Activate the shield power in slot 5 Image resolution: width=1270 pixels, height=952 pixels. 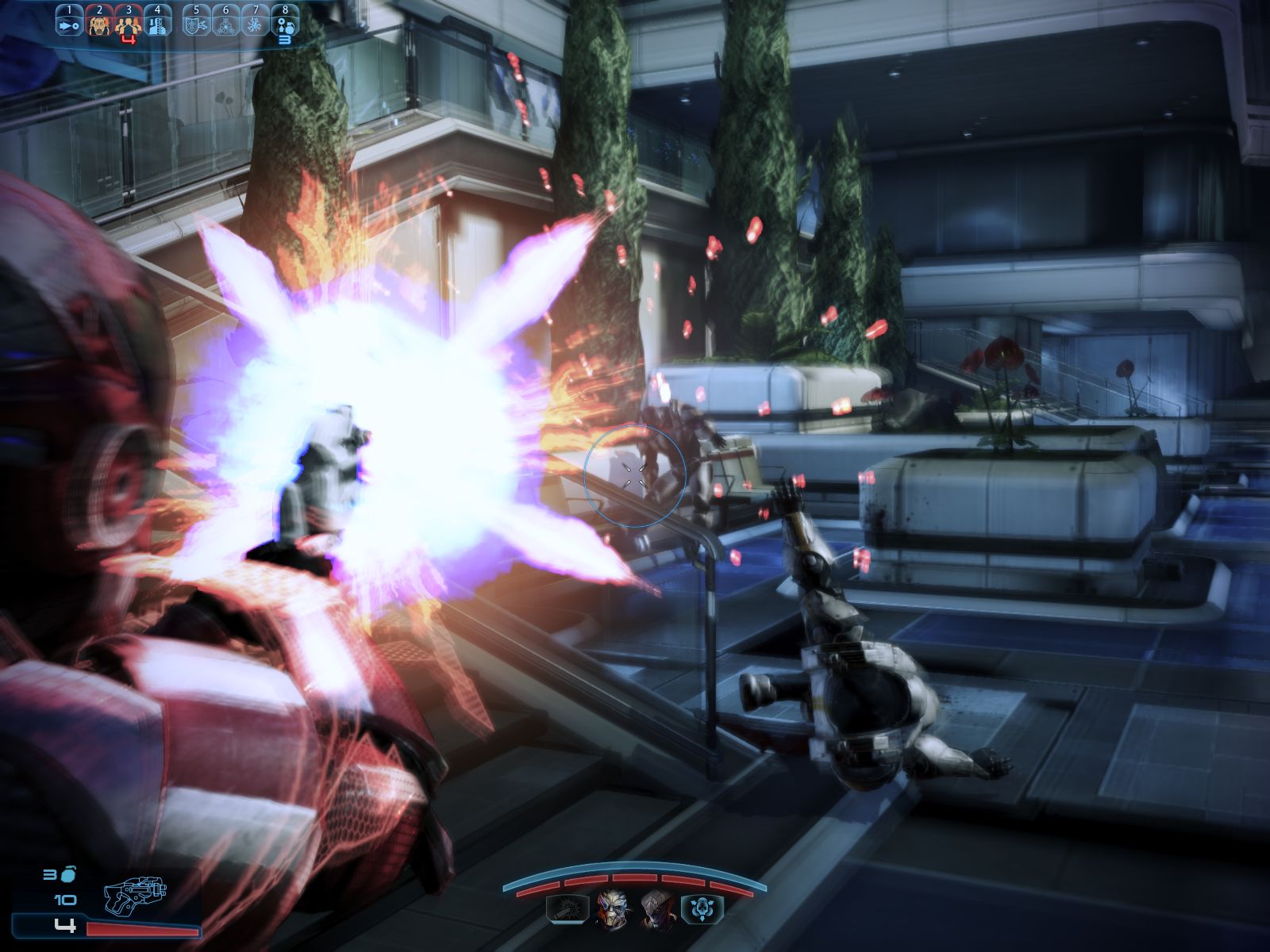point(196,26)
